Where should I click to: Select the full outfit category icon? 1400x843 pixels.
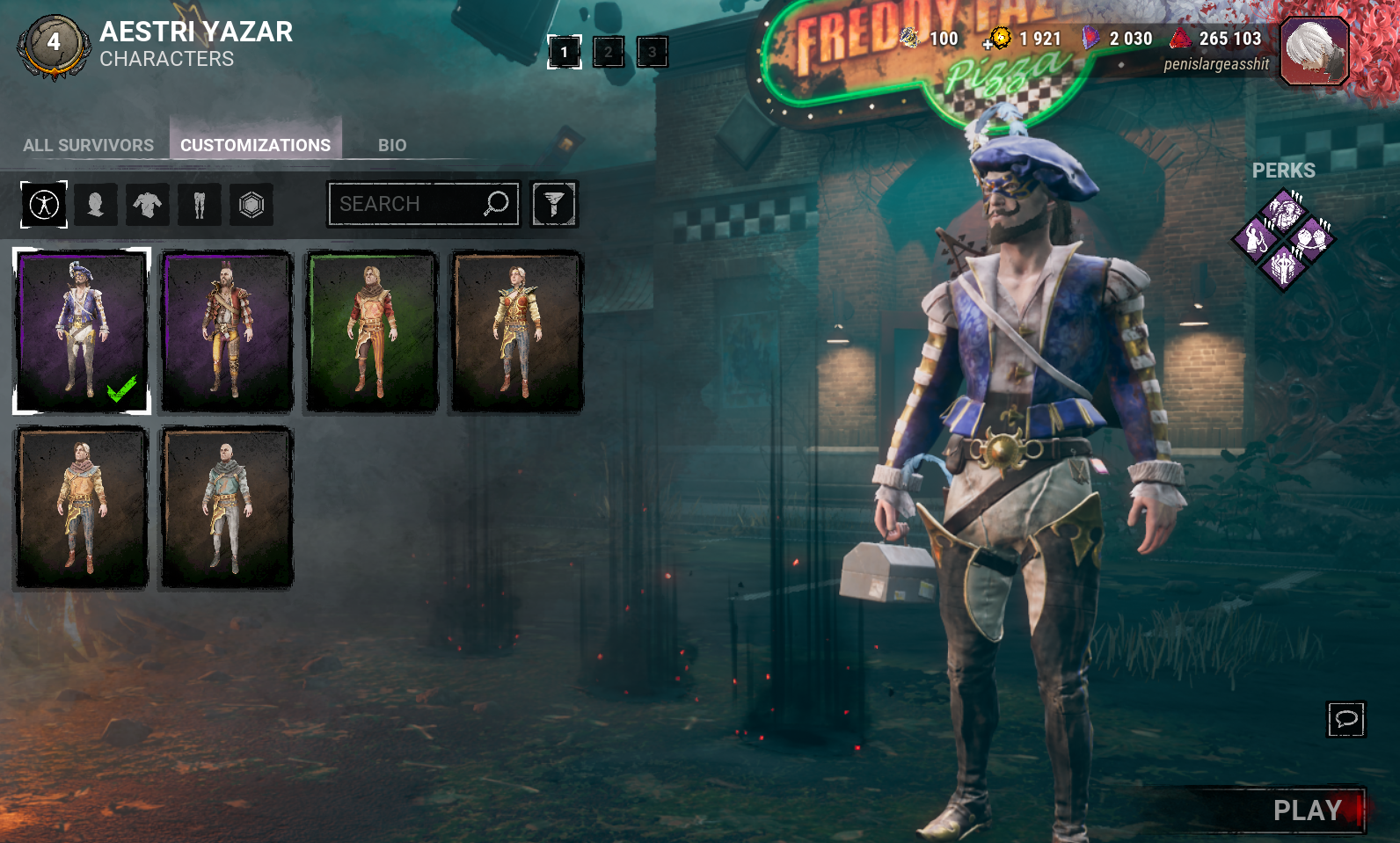tap(42, 204)
